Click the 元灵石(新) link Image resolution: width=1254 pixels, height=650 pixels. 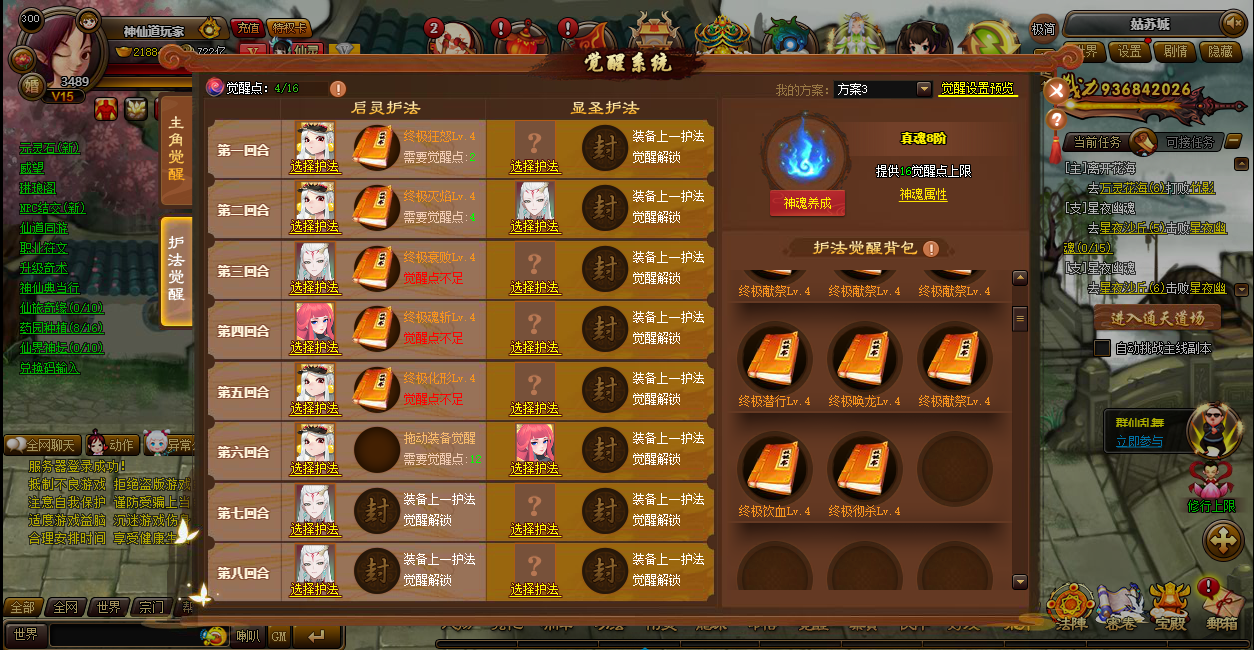[x=50, y=148]
